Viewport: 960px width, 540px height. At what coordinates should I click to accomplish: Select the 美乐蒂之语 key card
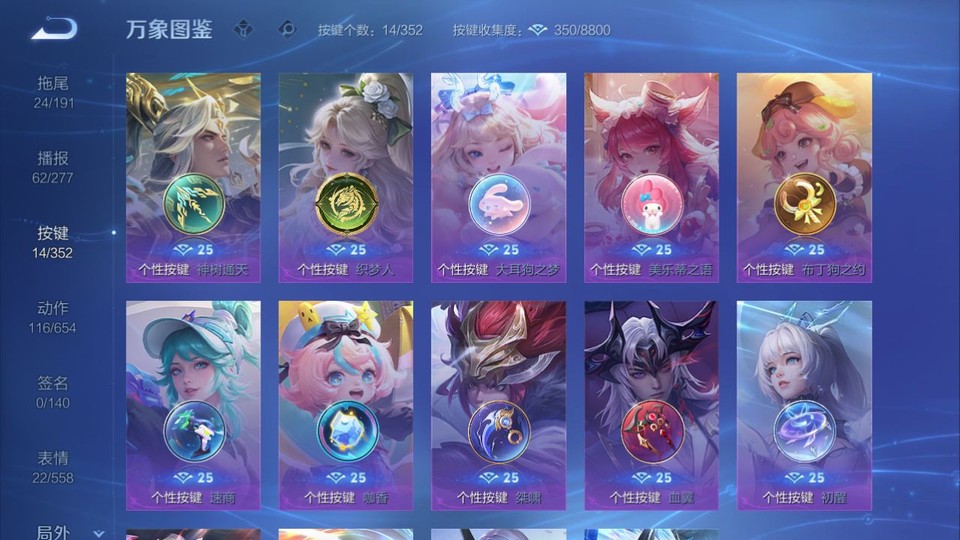tap(651, 178)
